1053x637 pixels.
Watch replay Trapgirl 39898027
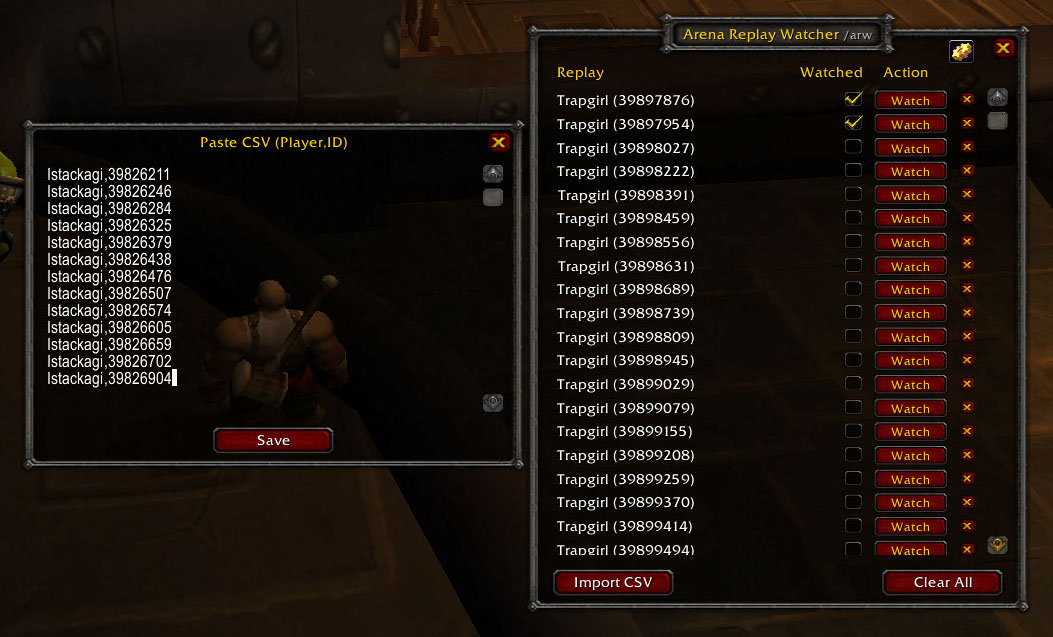click(x=910, y=148)
